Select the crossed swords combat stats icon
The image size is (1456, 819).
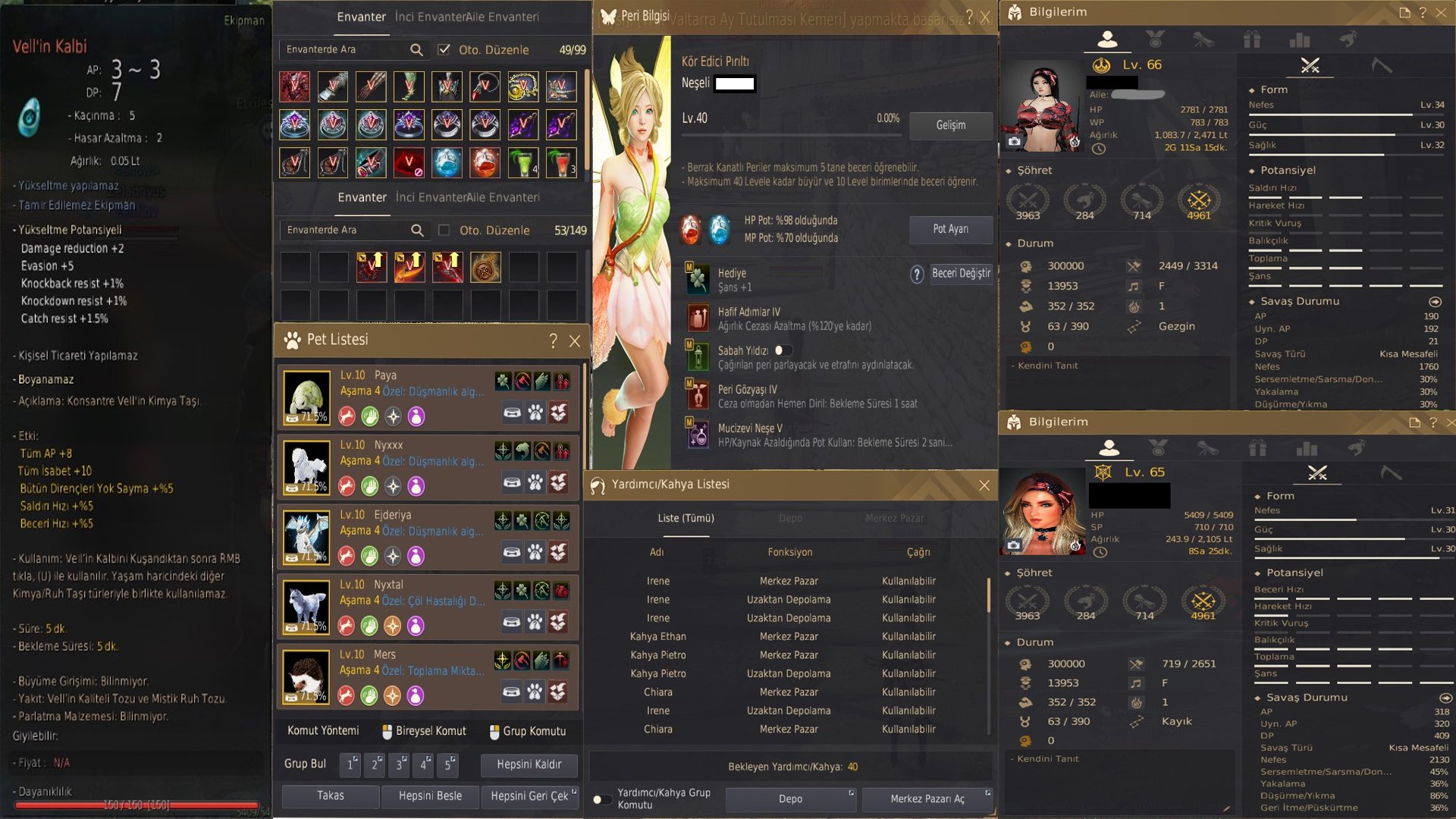click(x=1309, y=65)
